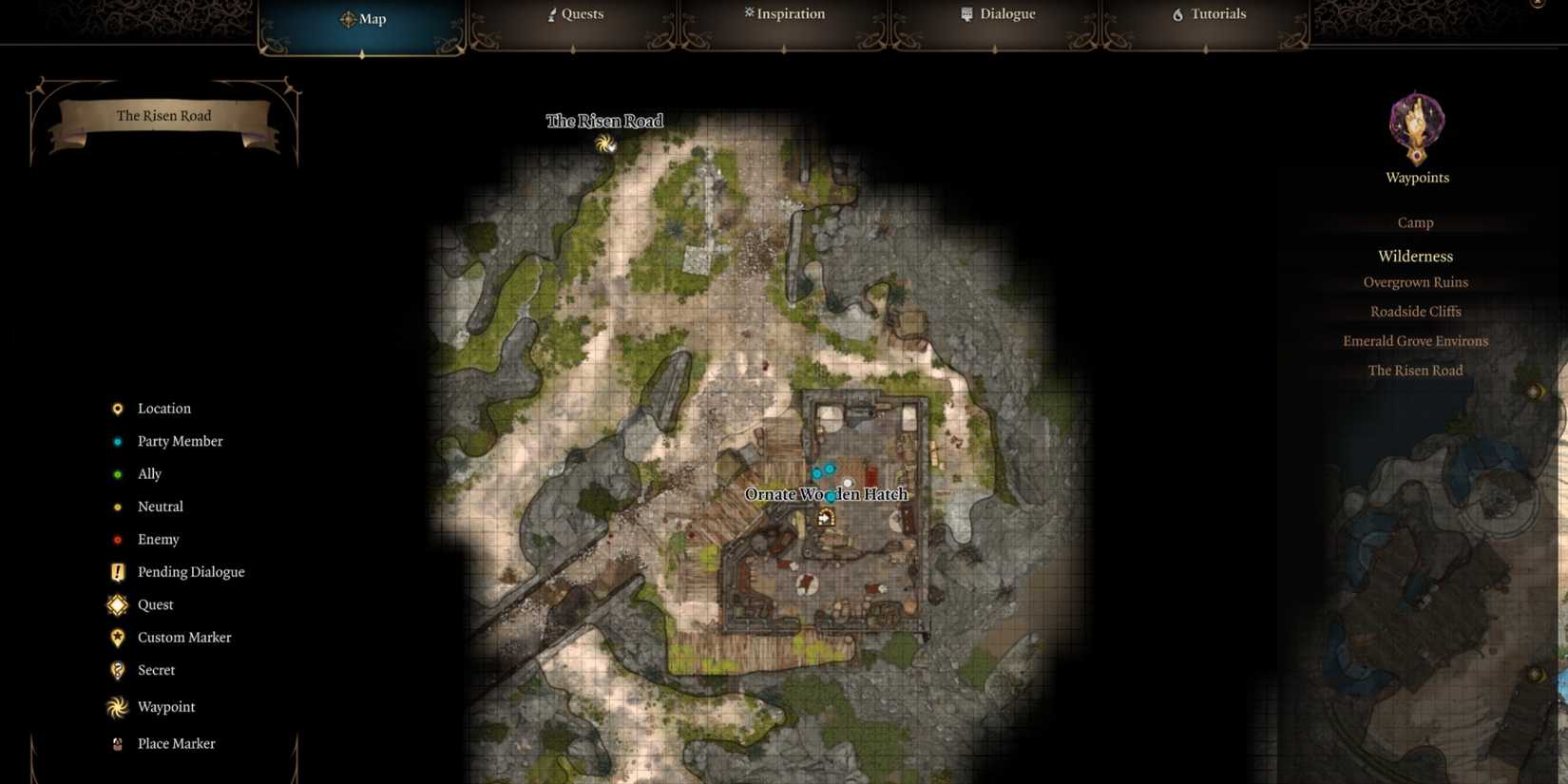Click The Risen Road waypoint swirl on map
The image size is (1568, 784).
click(x=604, y=144)
